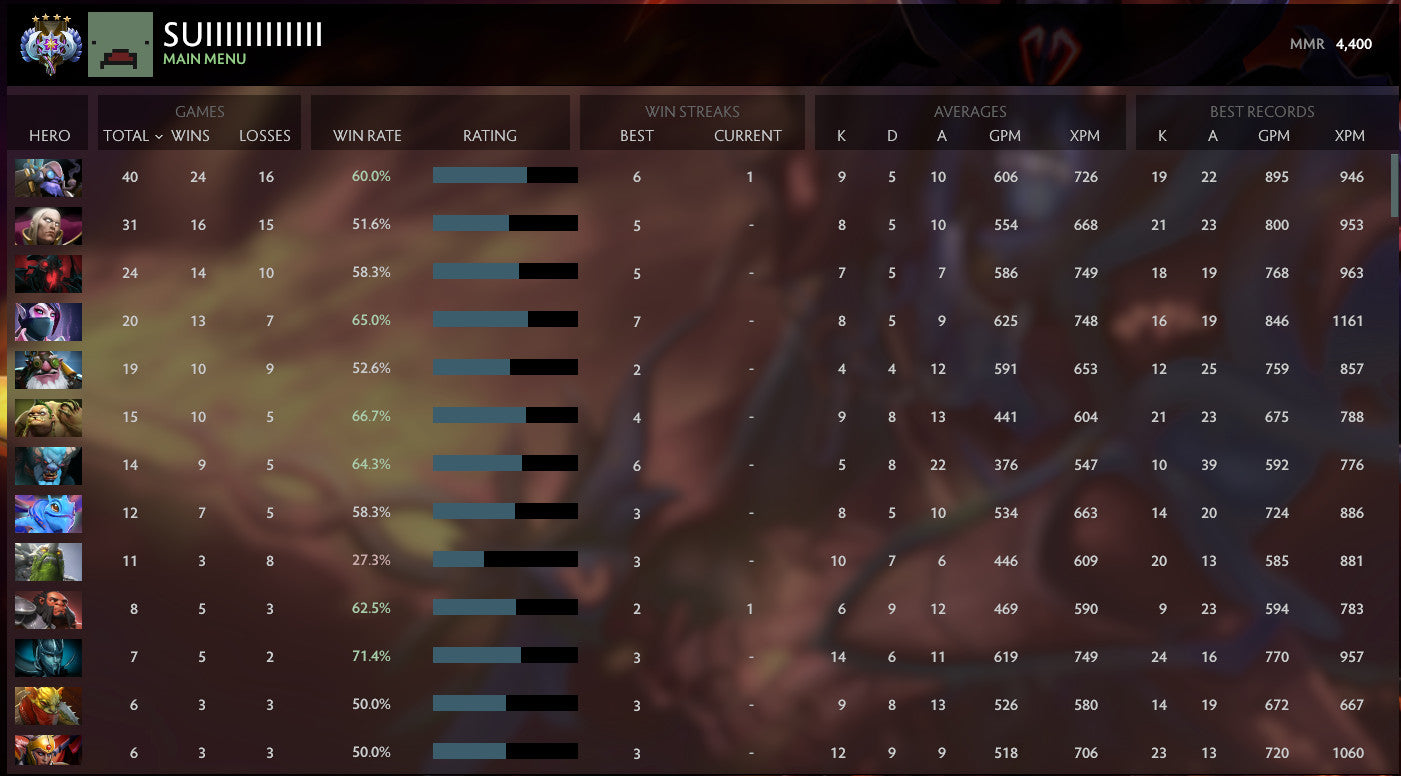
Task: Open the TOTAL column sort dropdown
Action: [x=131, y=136]
